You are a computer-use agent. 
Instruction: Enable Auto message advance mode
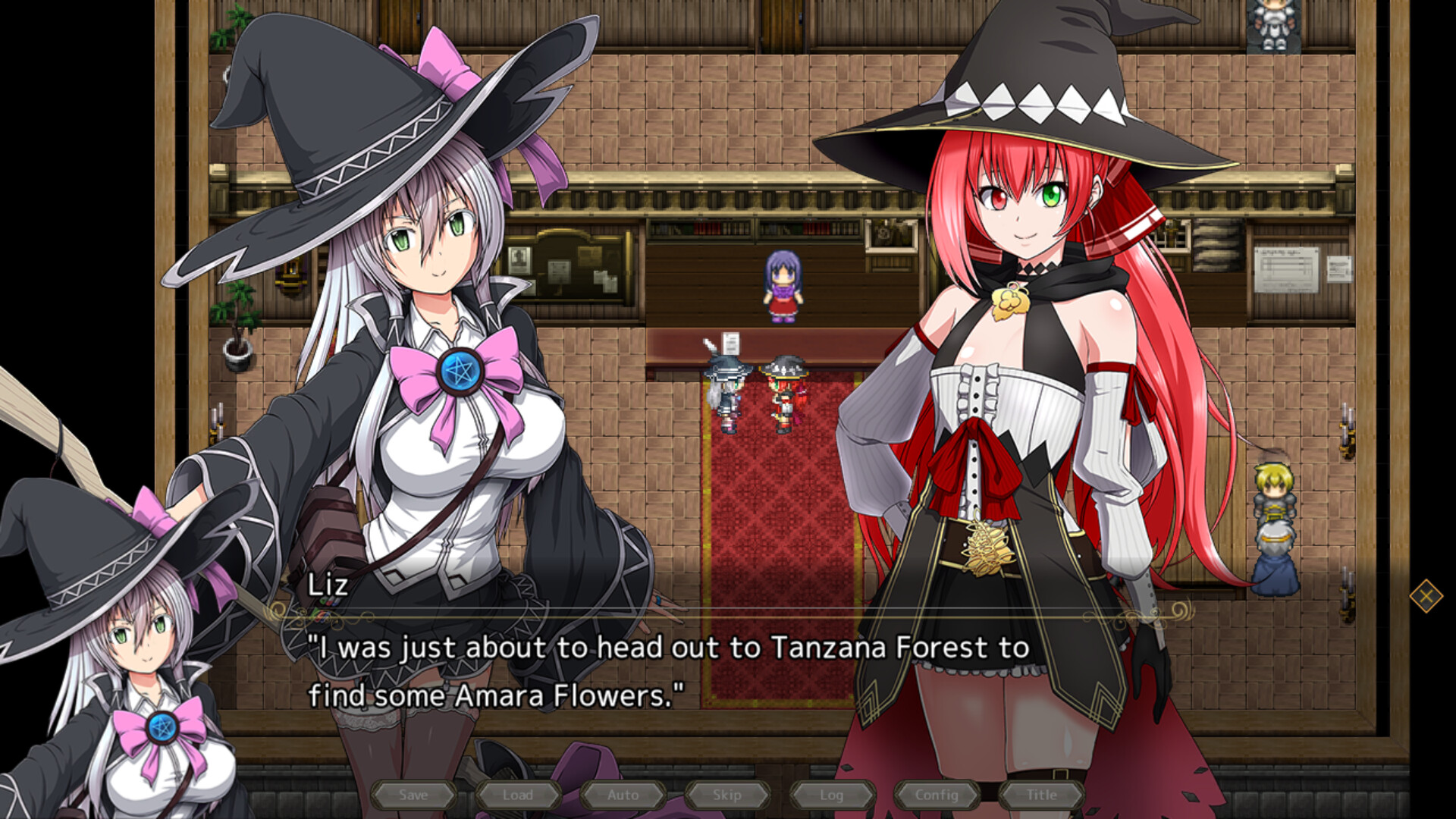(622, 795)
